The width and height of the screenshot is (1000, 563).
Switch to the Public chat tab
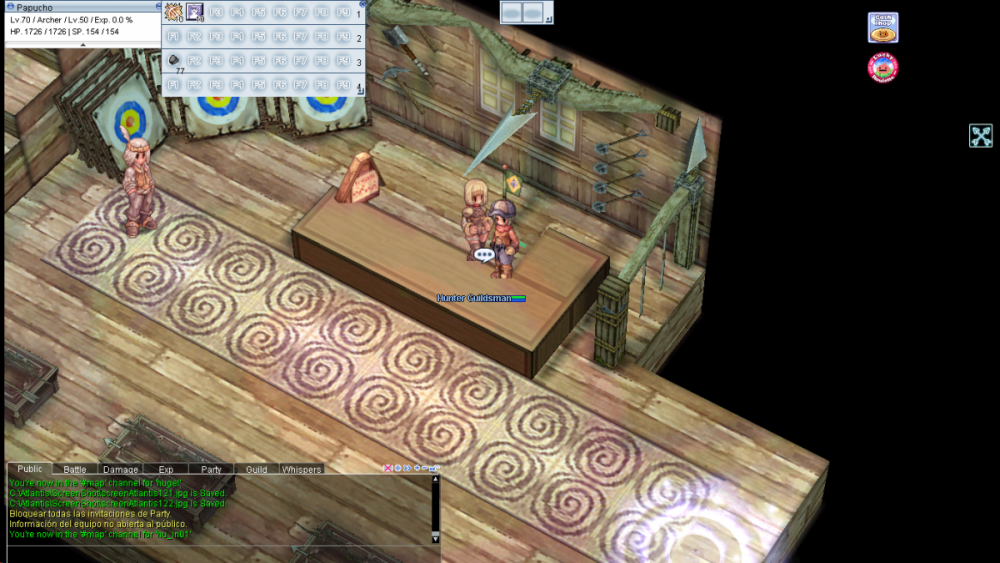click(x=30, y=469)
